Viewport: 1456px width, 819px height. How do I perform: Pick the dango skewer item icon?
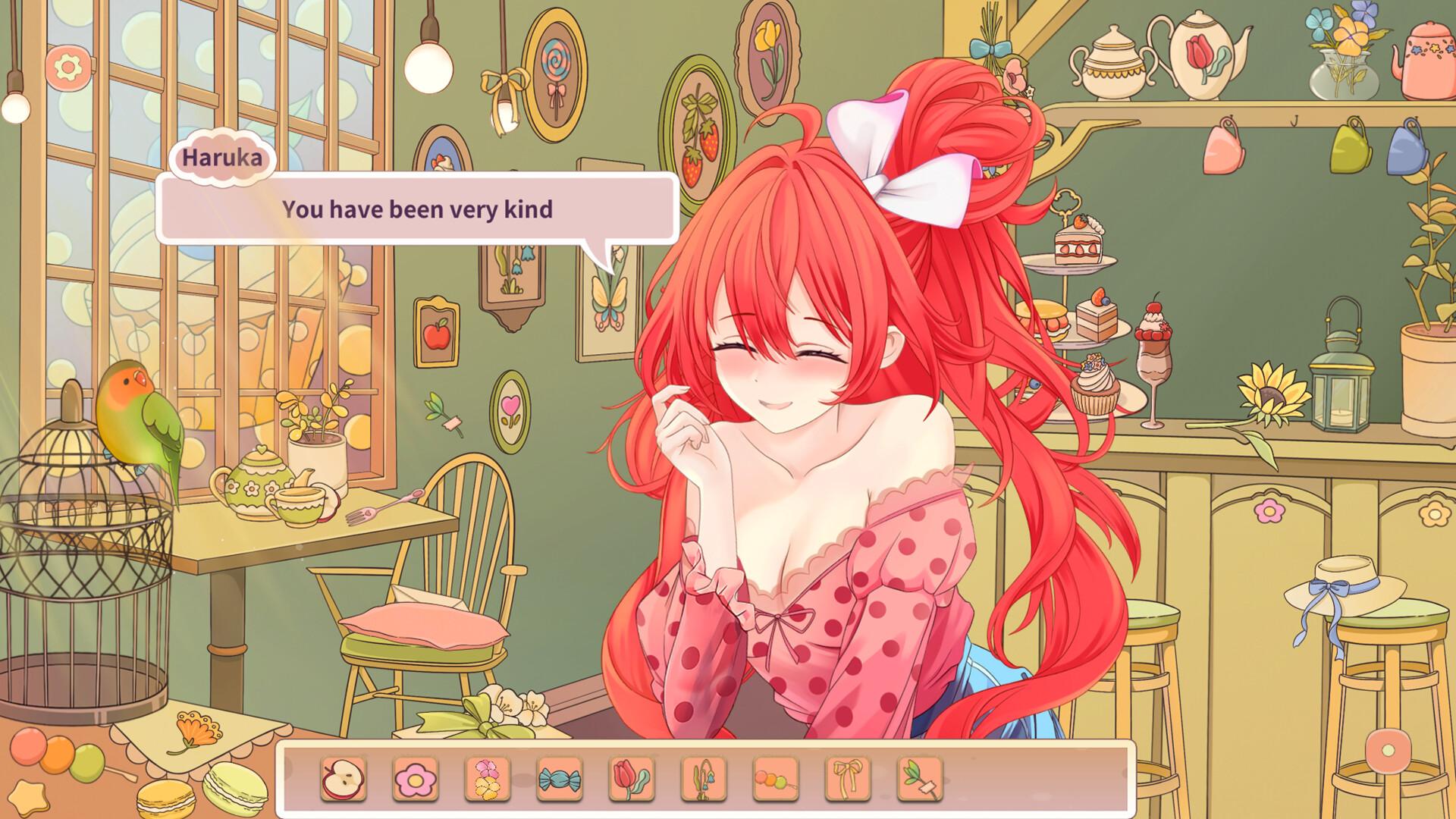773,778
